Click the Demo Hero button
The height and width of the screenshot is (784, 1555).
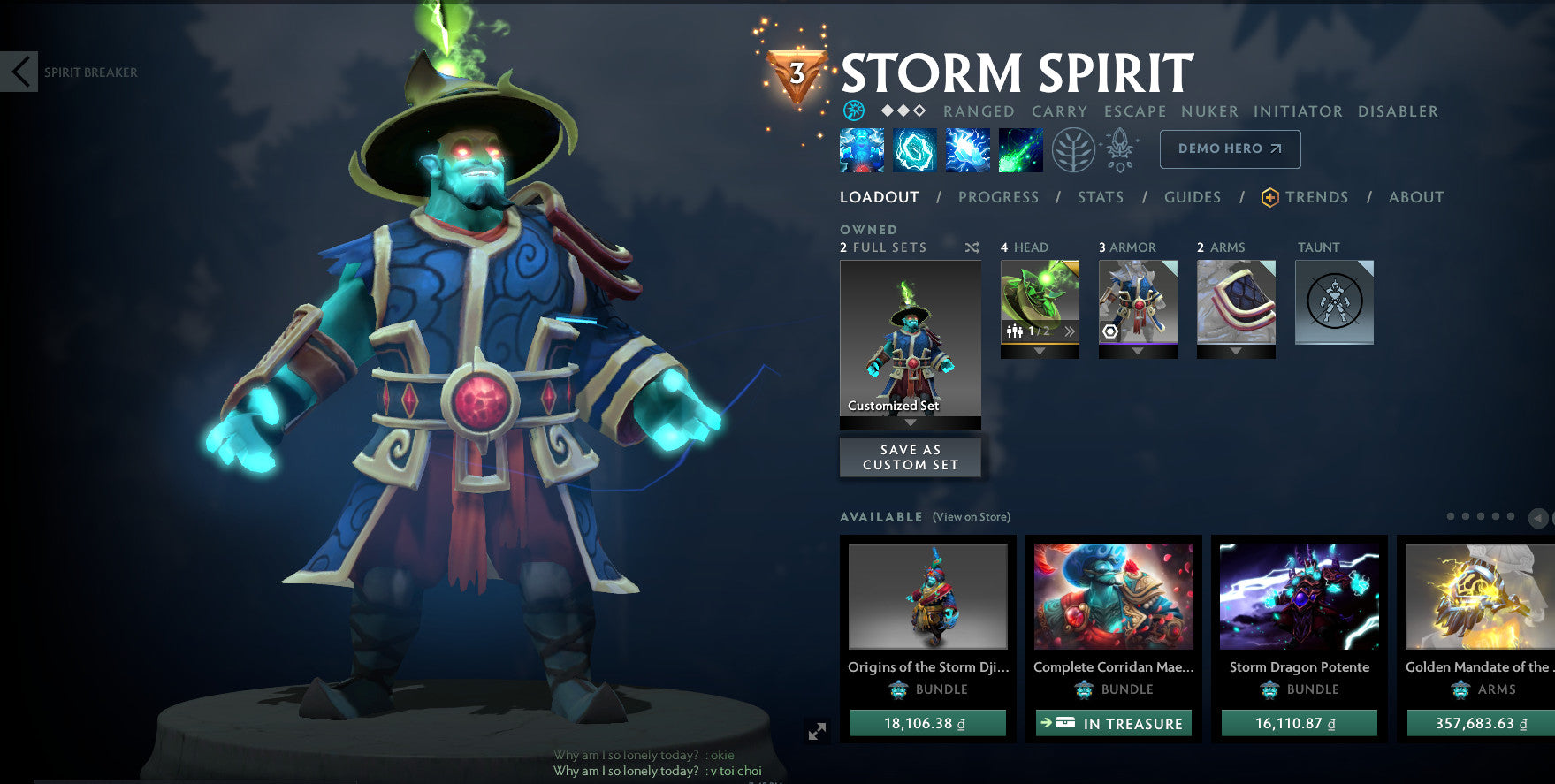pos(1229,148)
